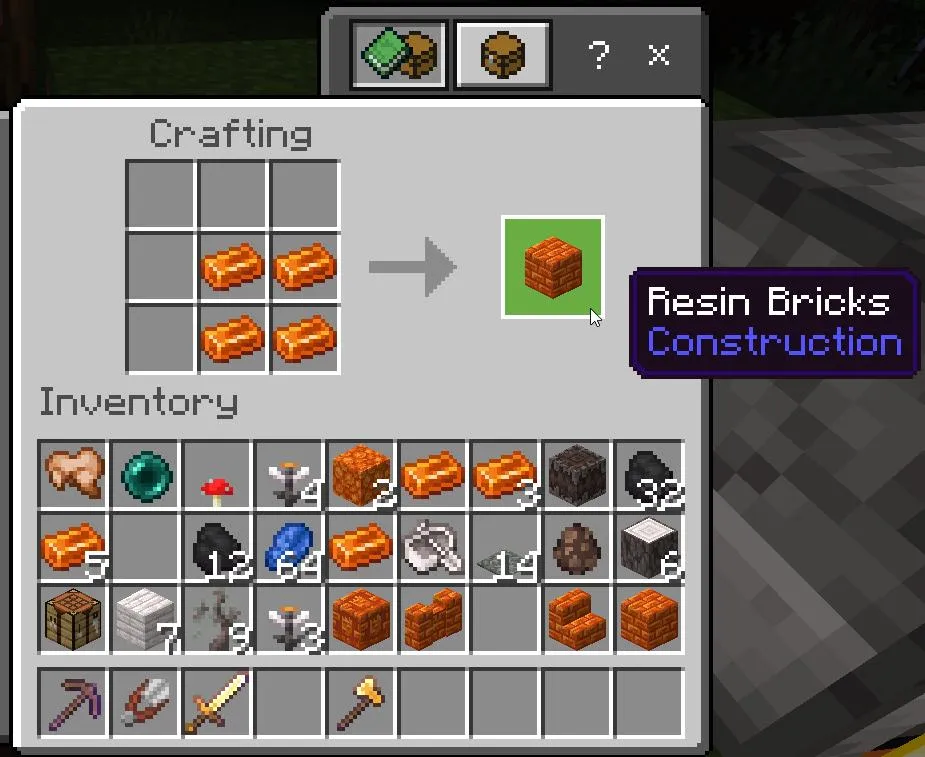The width and height of the screenshot is (925, 757).
Task: Take the Resin Bricks from the output slot
Action: click(552, 267)
